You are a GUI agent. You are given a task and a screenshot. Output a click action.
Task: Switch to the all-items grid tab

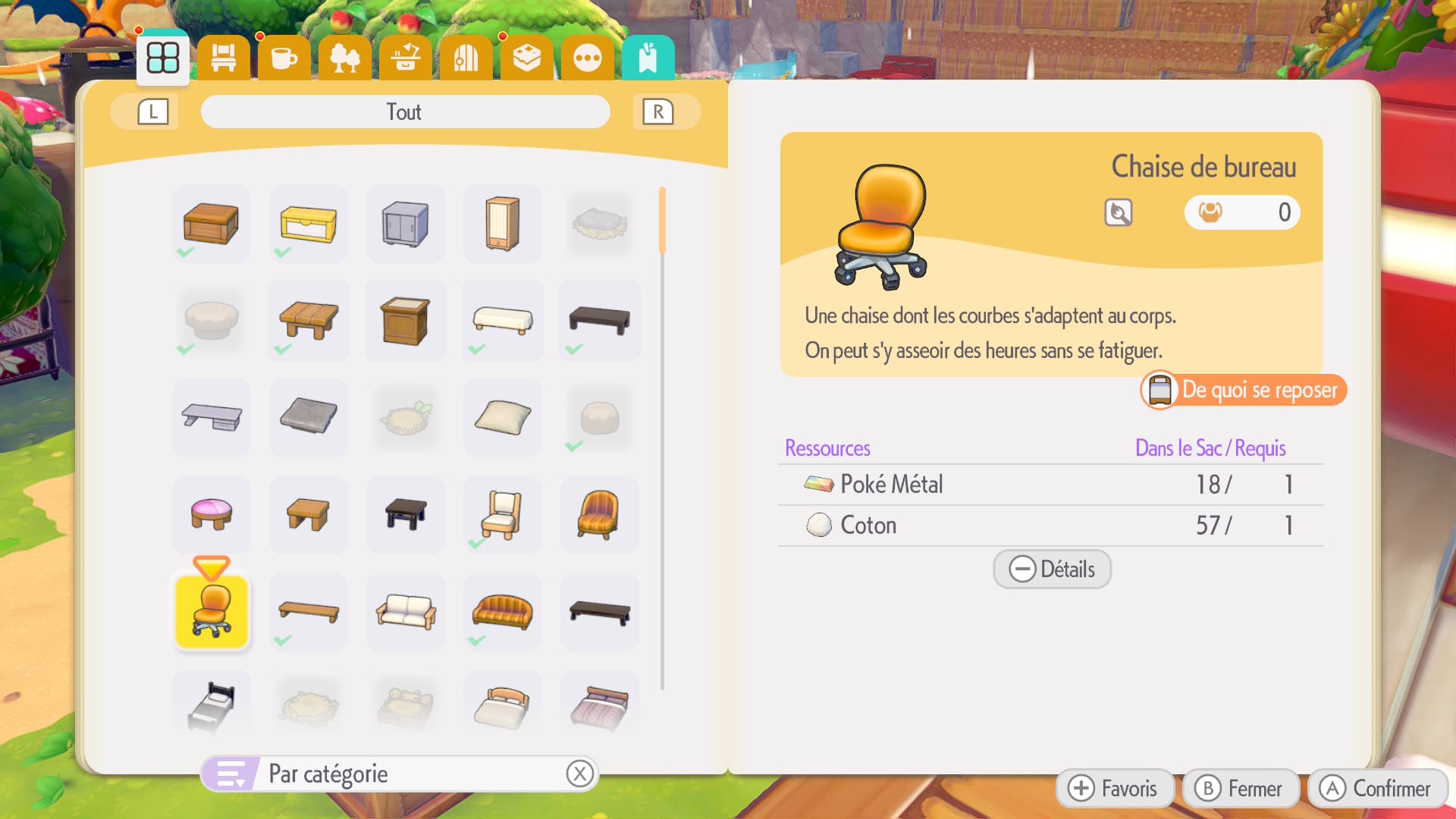tap(163, 58)
